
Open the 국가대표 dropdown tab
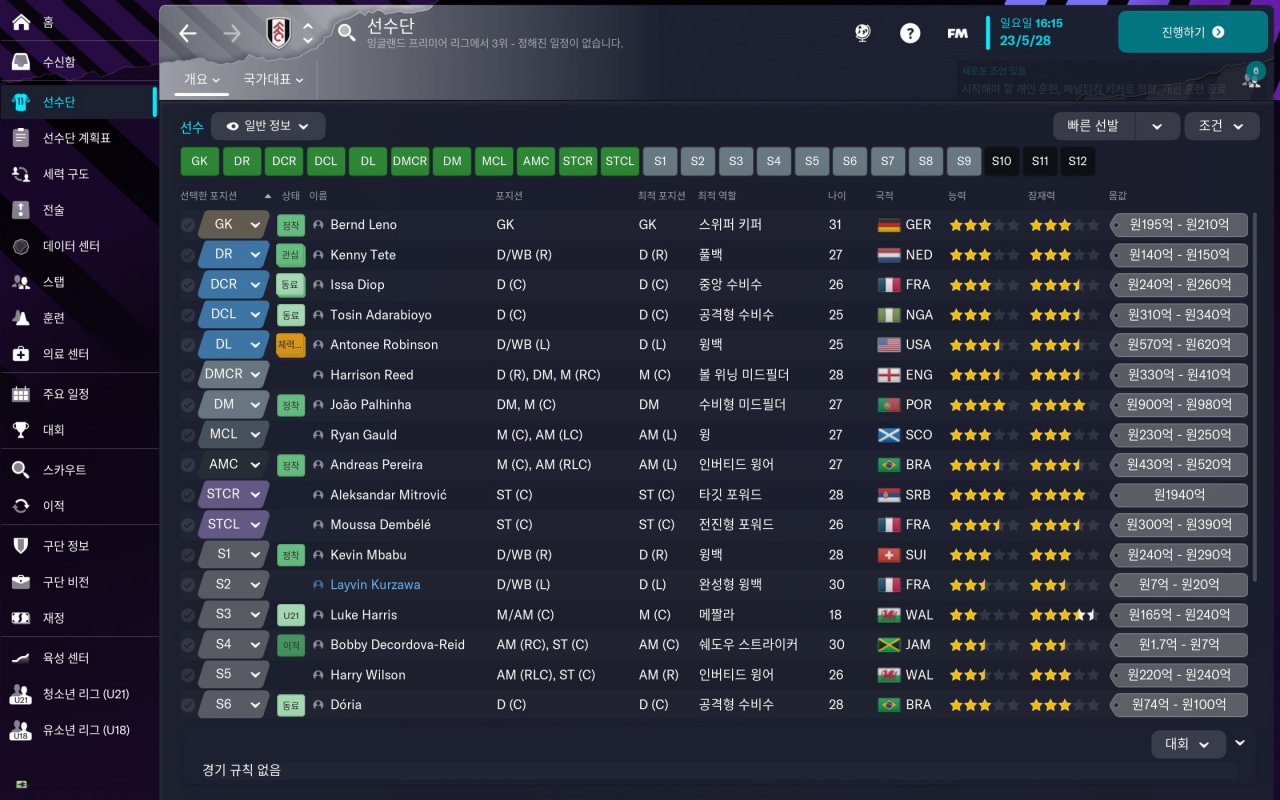(272, 79)
